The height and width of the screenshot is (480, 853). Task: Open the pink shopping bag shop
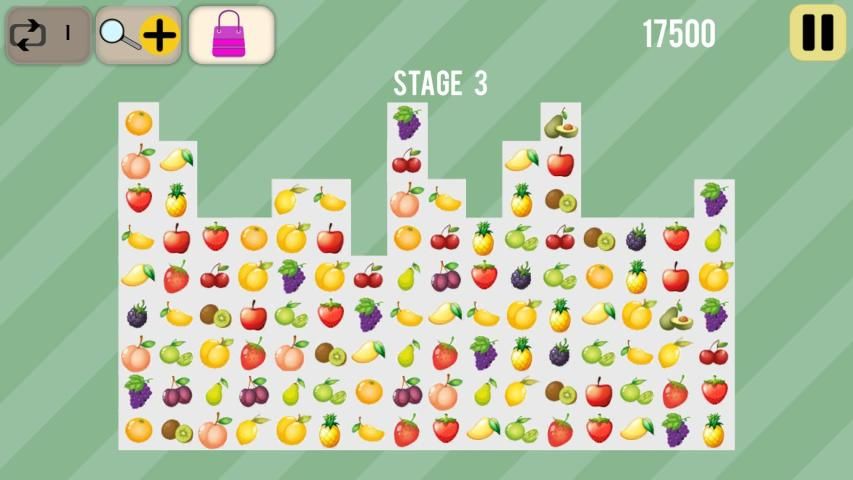click(x=230, y=35)
